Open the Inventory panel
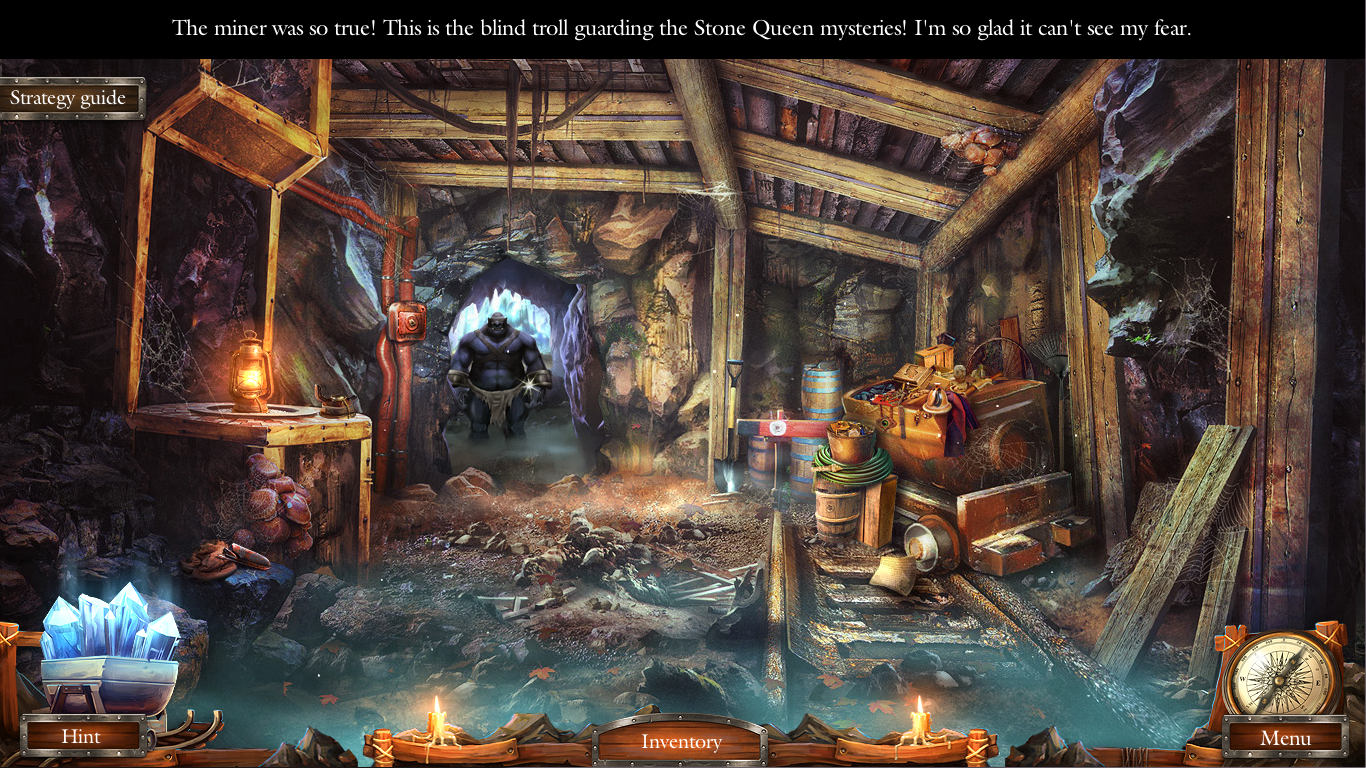 683,741
